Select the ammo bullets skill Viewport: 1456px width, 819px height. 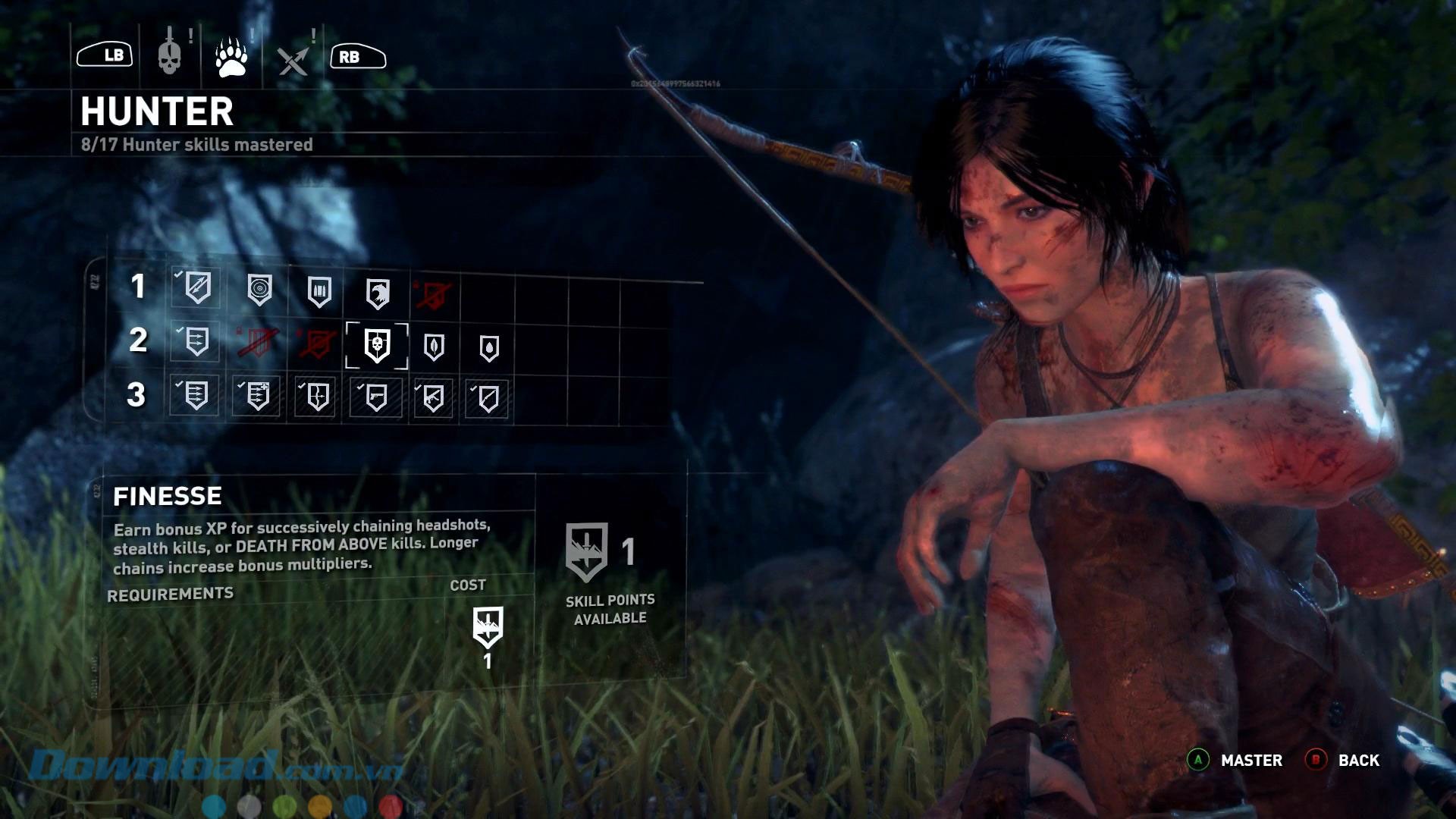[319, 291]
